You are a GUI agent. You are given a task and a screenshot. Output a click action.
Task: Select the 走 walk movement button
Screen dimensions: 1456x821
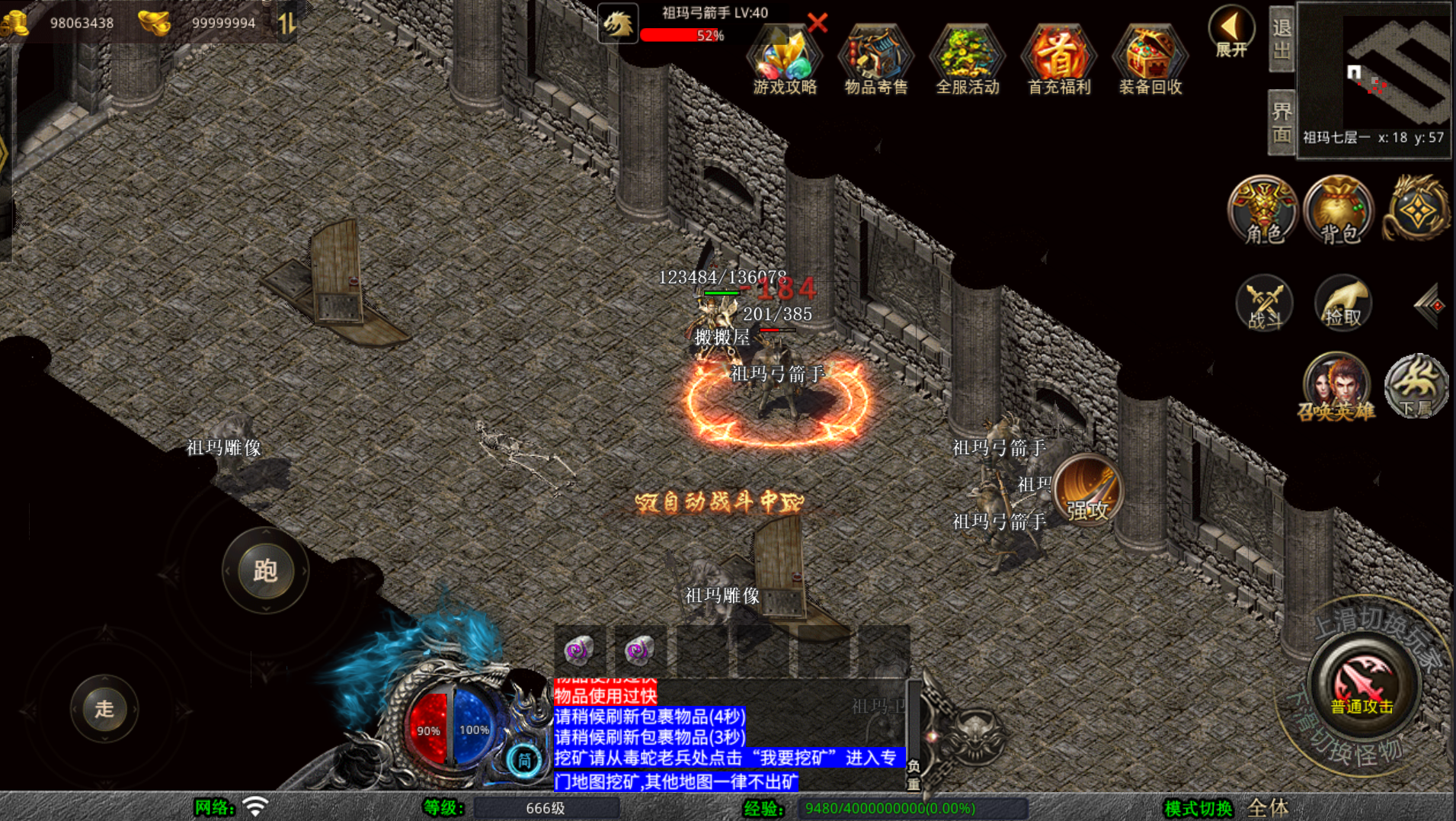click(x=104, y=708)
